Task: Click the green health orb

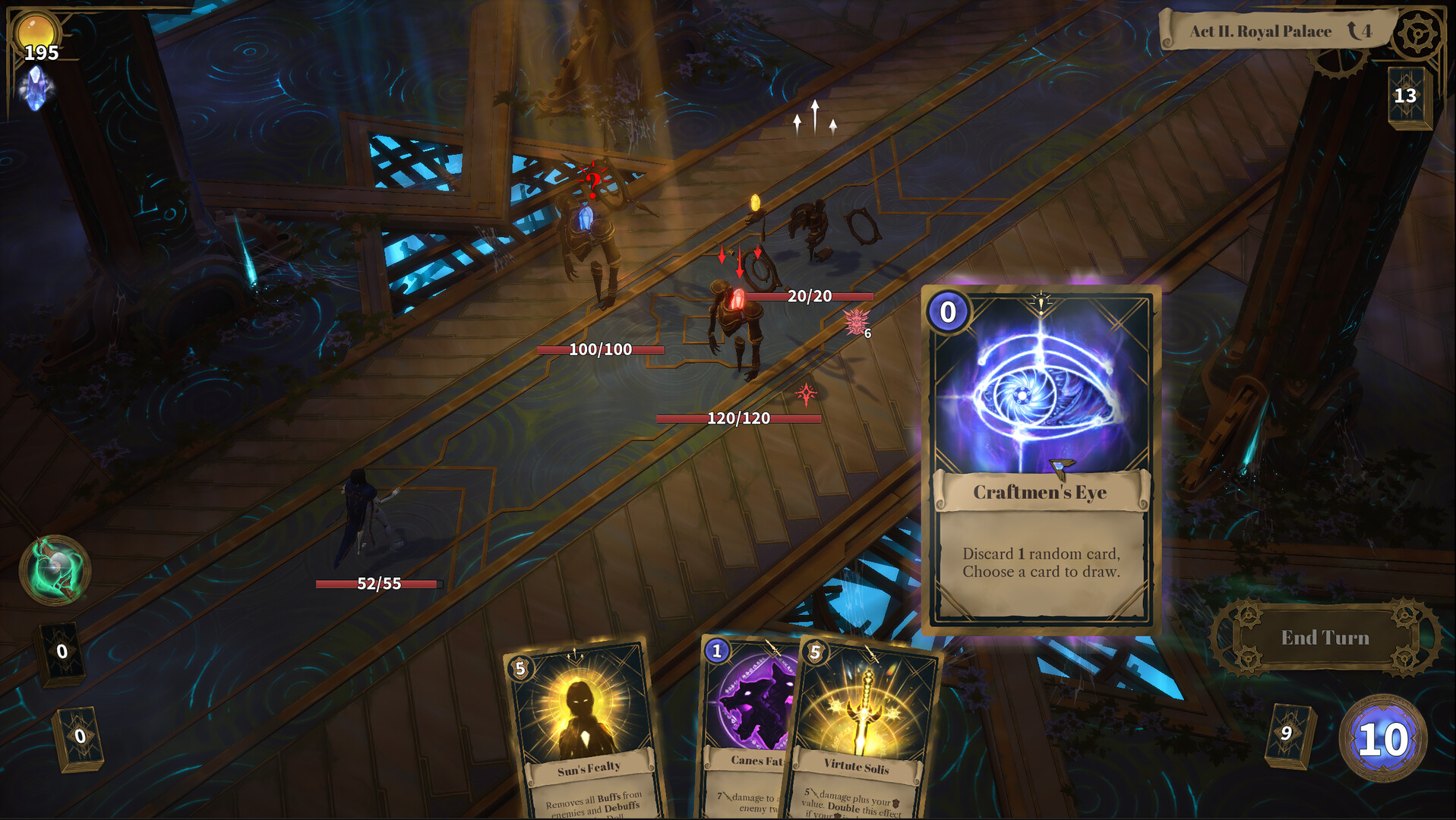Action: (55, 569)
